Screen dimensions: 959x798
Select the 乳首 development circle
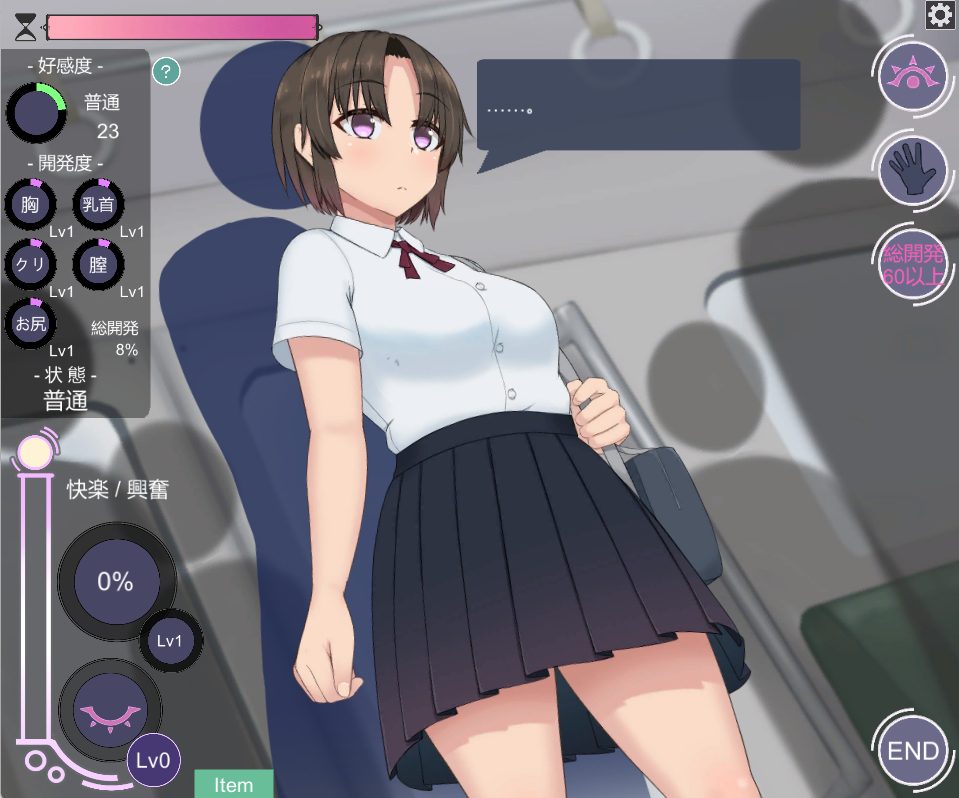point(98,205)
